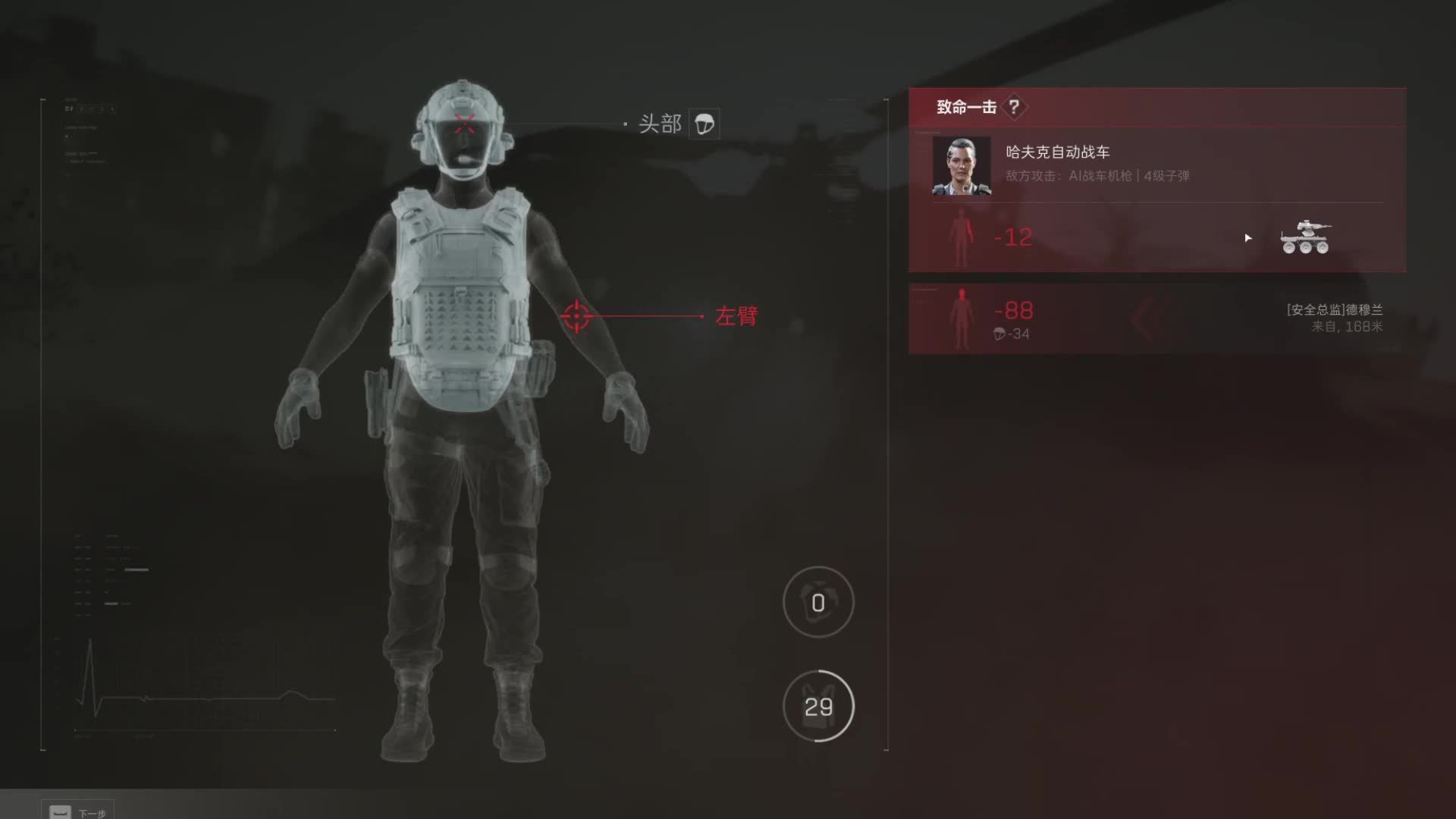The height and width of the screenshot is (819, 1456).
Task: Open the question mark help icon next to 致命一击
Action: tap(1014, 107)
